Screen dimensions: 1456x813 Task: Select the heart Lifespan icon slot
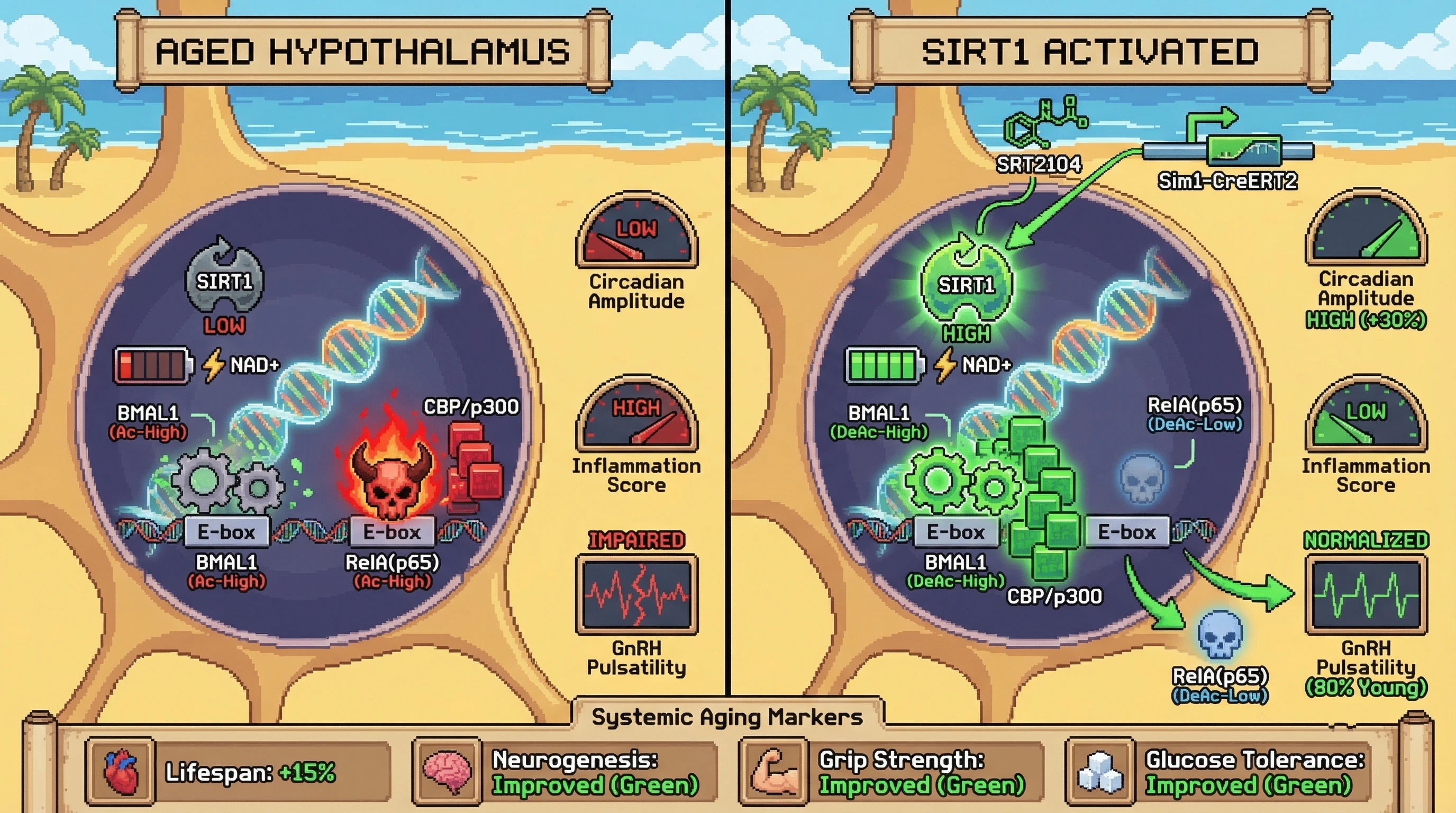(x=121, y=772)
